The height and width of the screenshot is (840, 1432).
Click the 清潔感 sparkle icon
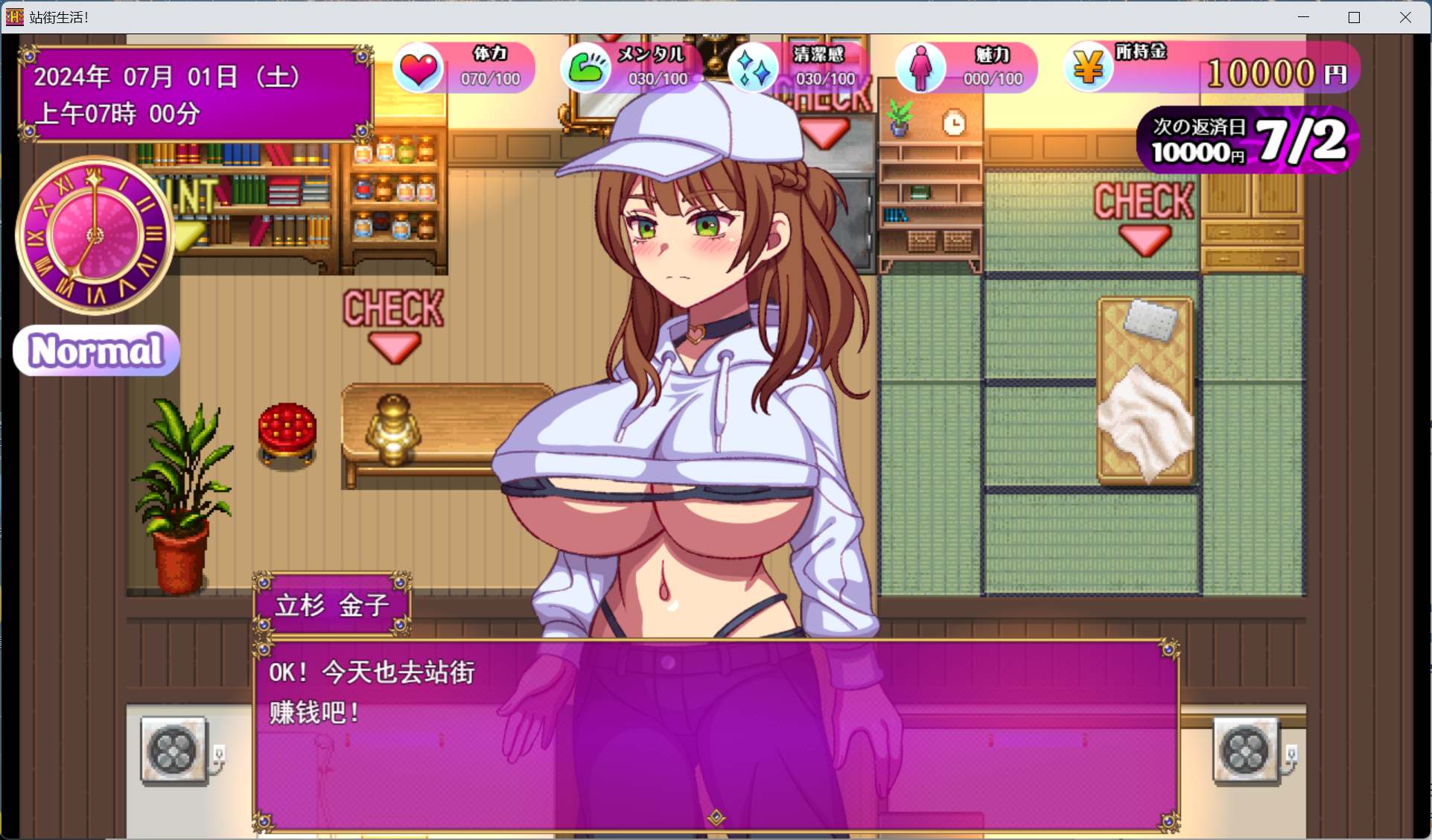754,68
